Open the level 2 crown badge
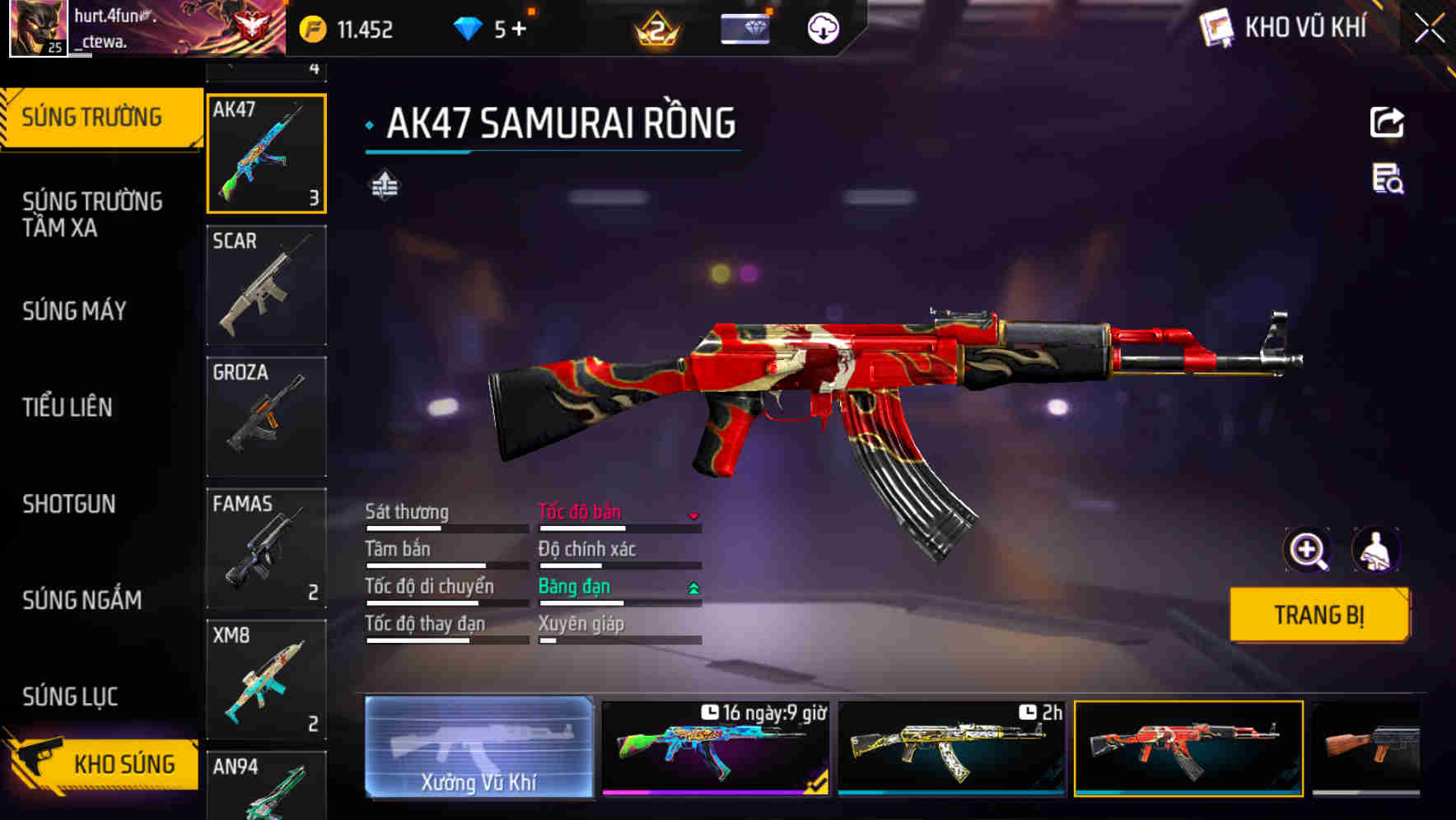The width and height of the screenshot is (1456, 820). [655, 30]
